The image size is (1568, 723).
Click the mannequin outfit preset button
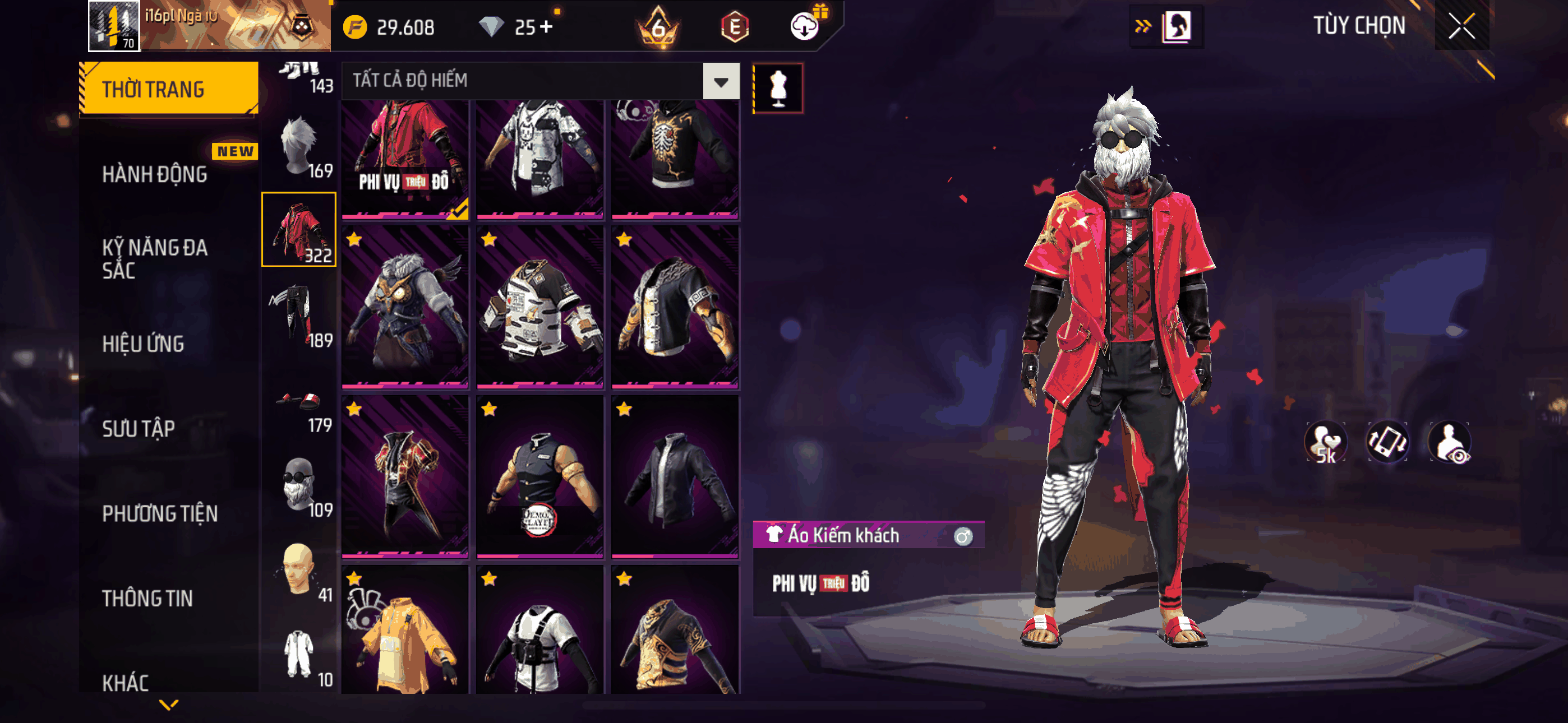click(778, 89)
